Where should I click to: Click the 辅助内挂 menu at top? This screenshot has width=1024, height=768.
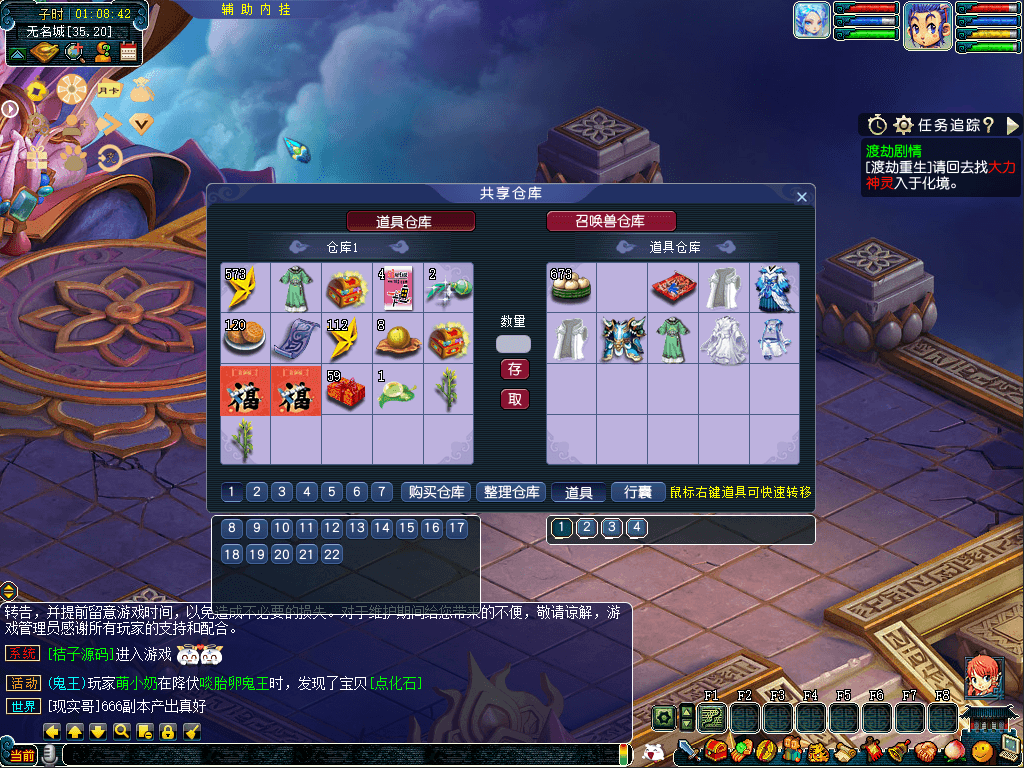point(256,9)
